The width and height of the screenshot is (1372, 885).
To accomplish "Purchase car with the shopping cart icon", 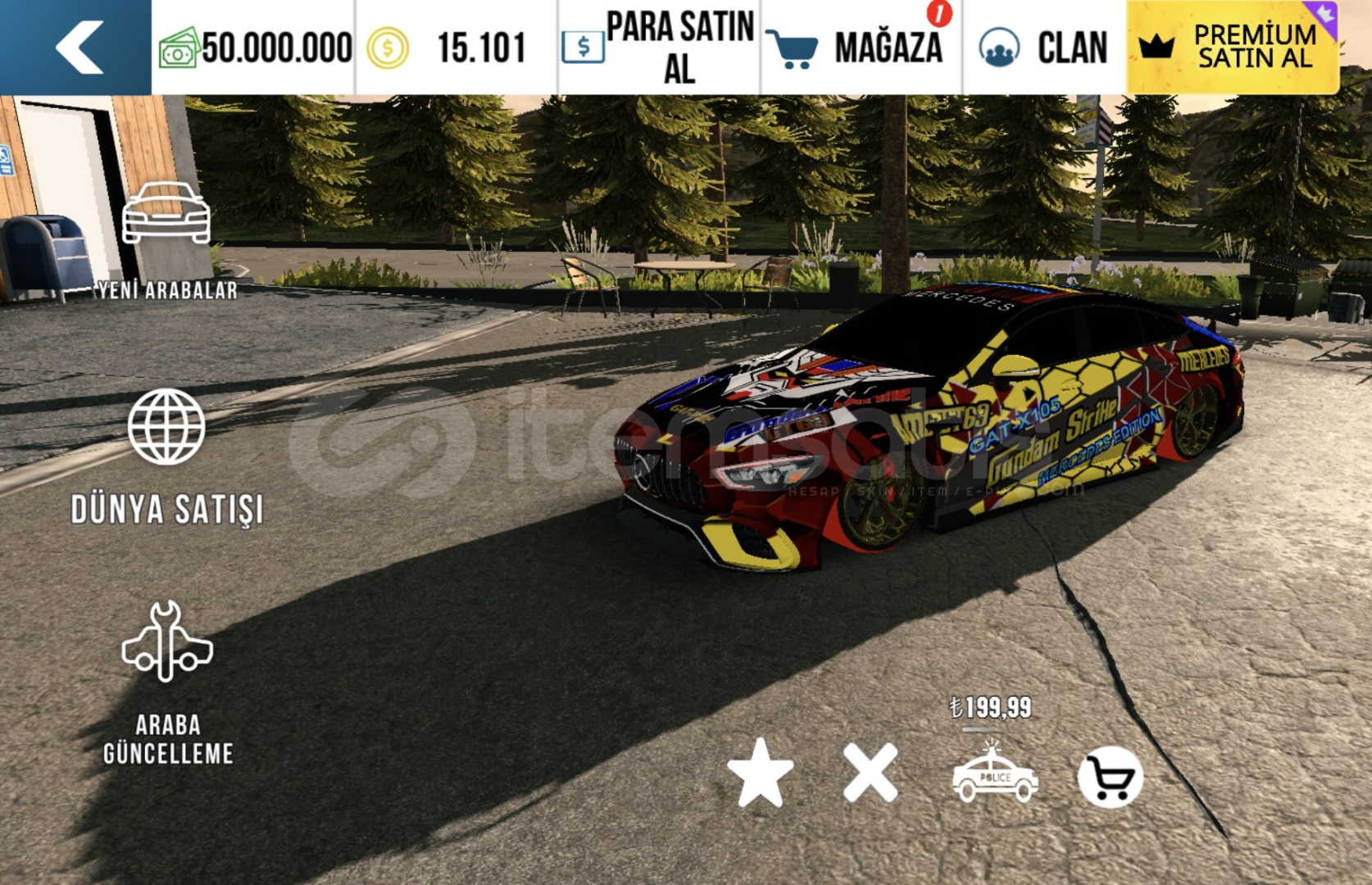I will tap(1110, 777).
